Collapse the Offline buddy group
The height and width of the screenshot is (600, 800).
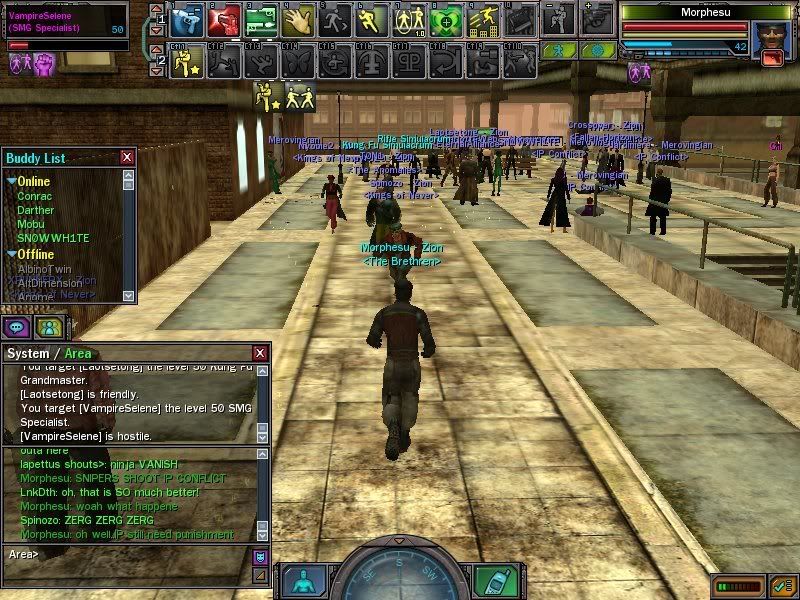click(x=12, y=254)
